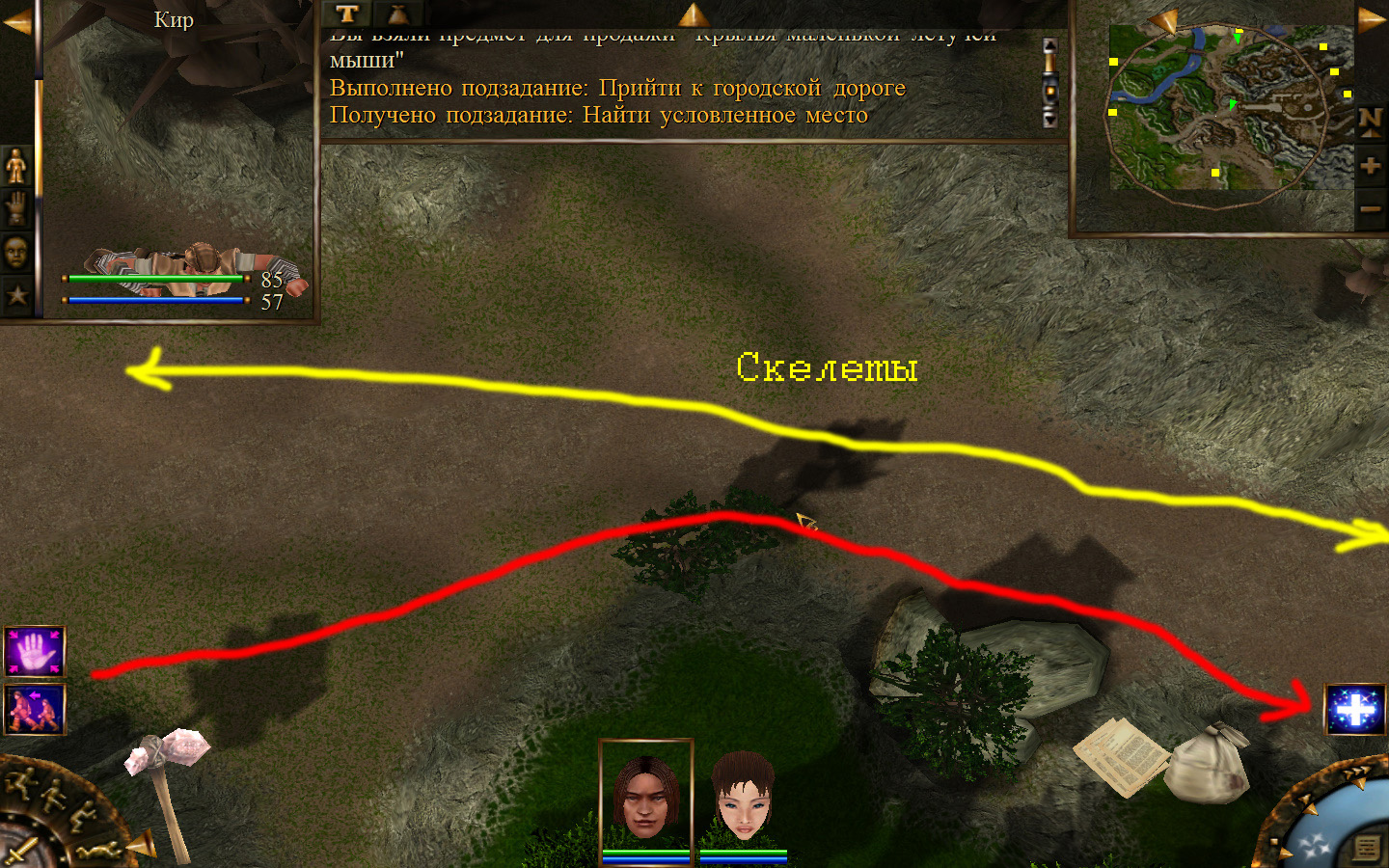This screenshot has width=1389, height=868.
Task: Activate the two walking figures spell icon
Action: click(35, 710)
